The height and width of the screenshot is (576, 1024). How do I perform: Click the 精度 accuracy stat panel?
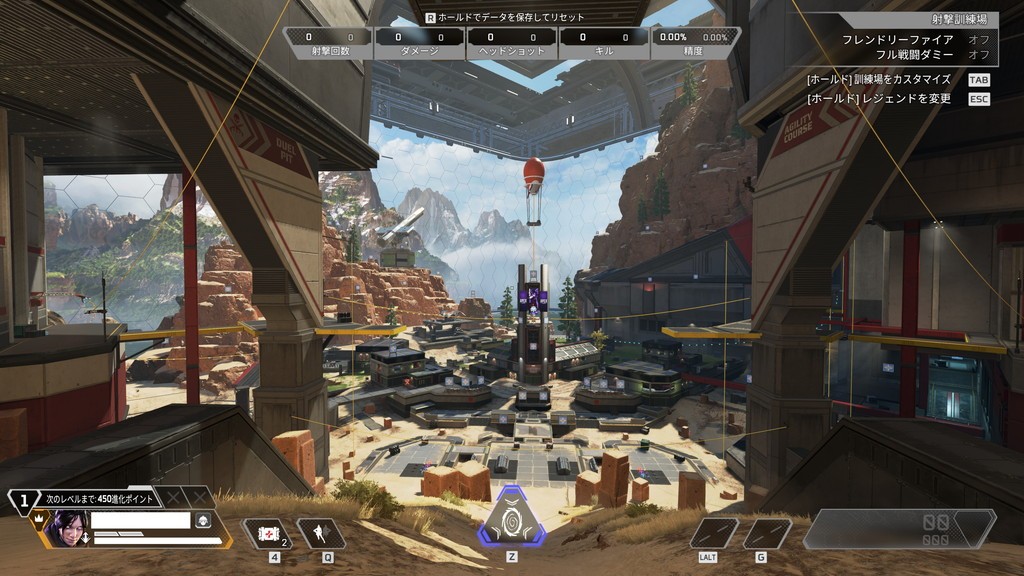694,43
